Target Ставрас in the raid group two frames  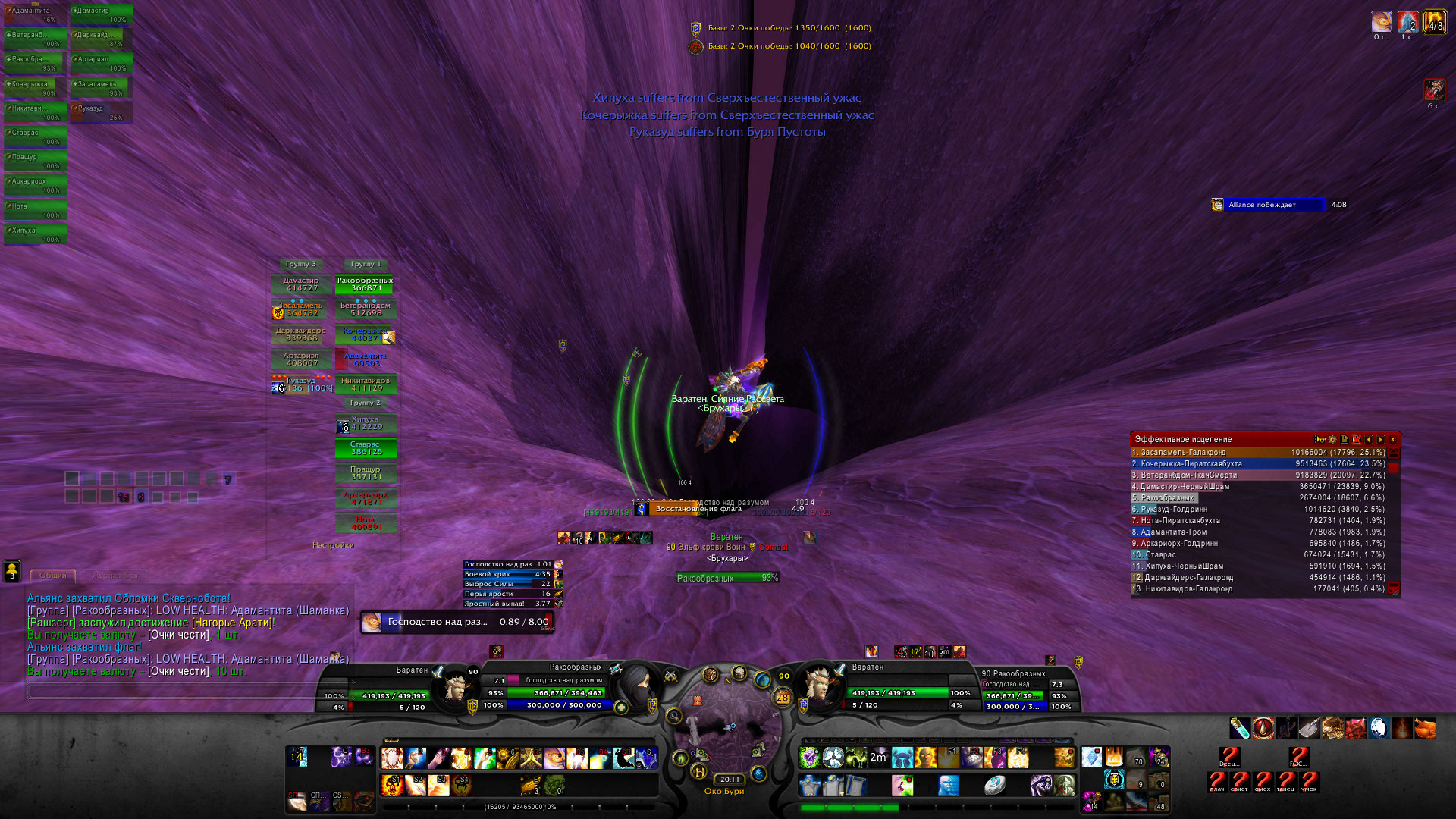coord(366,448)
